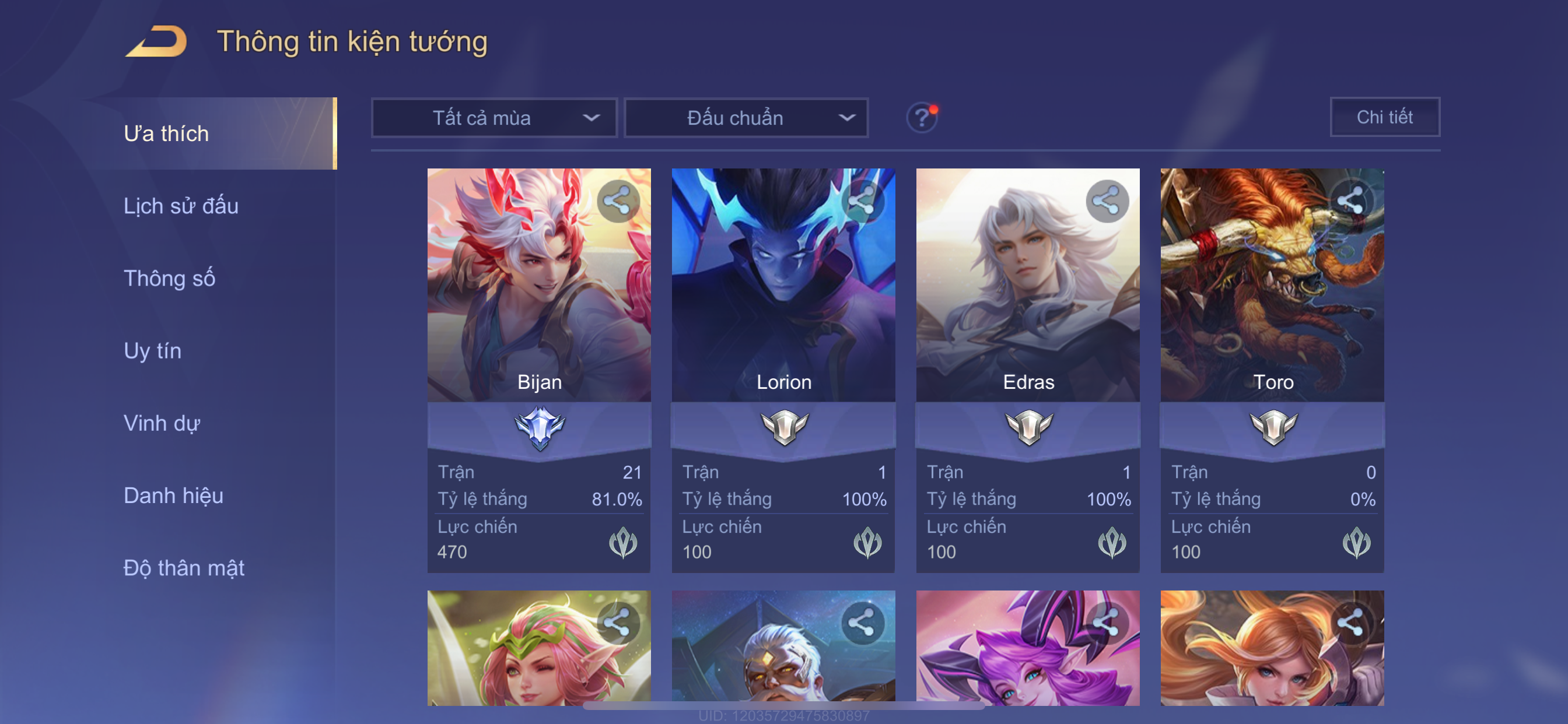Open the Thông số tab
The height and width of the screenshot is (724, 1568).
point(169,279)
